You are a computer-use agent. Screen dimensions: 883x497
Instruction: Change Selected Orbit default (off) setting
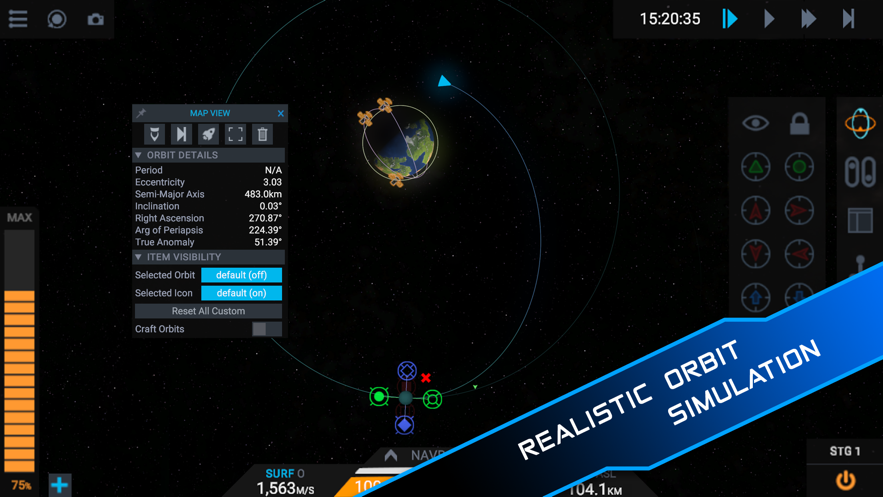pyautogui.click(x=241, y=275)
